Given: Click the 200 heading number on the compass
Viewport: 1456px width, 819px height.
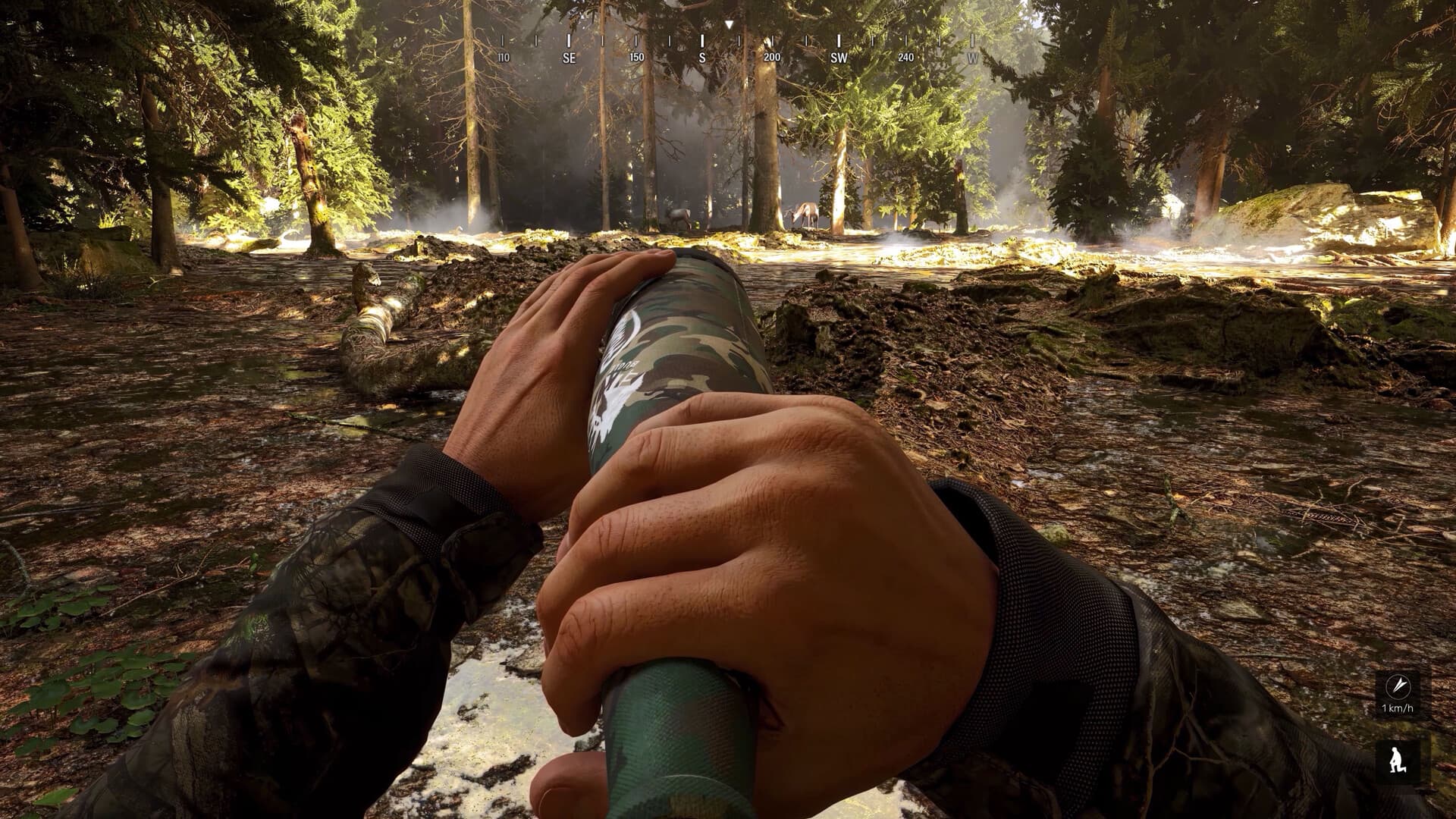Looking at the screenshot, I should click(771, 55).
